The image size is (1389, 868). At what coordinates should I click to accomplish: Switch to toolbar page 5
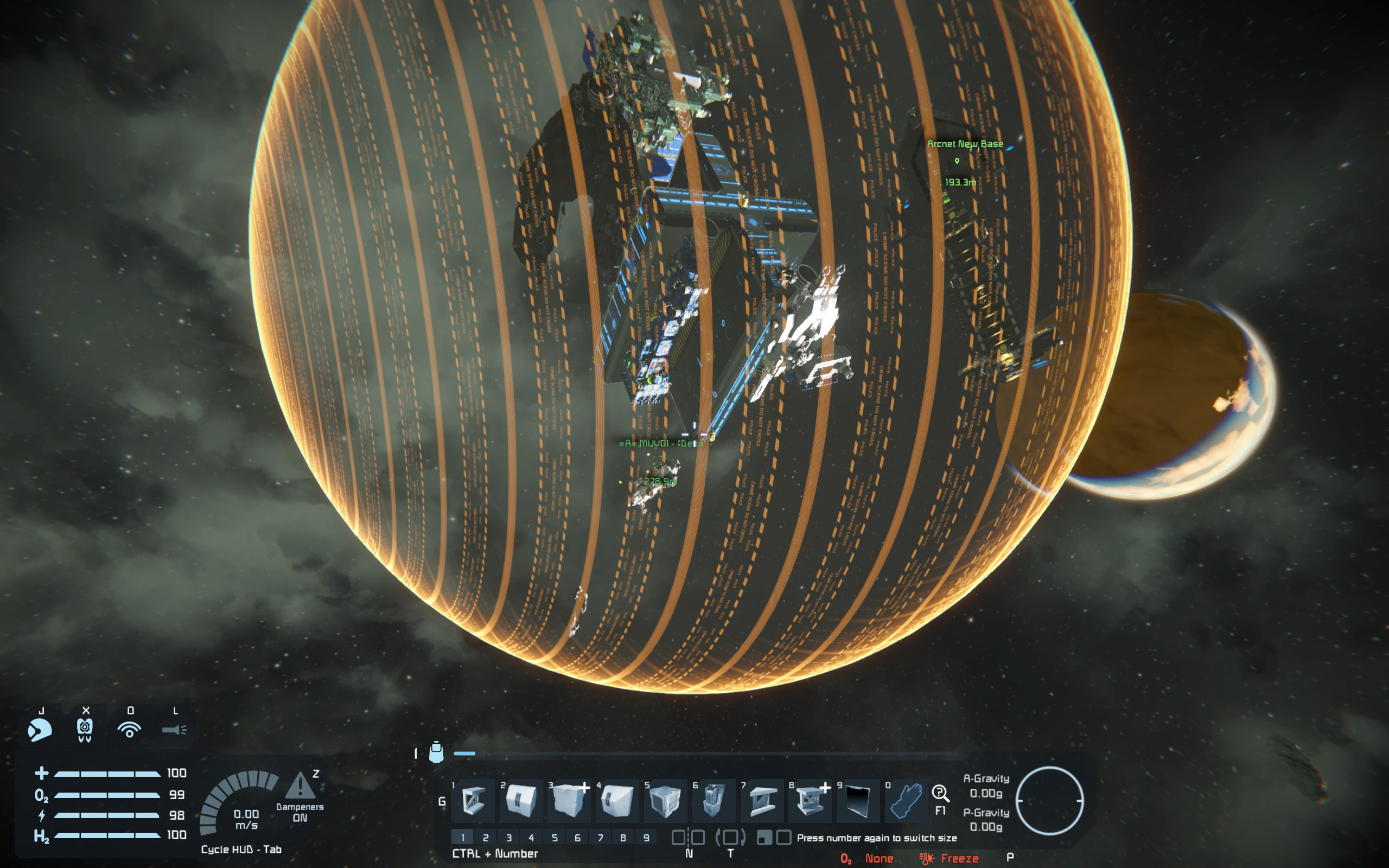[x=555, y=838]
